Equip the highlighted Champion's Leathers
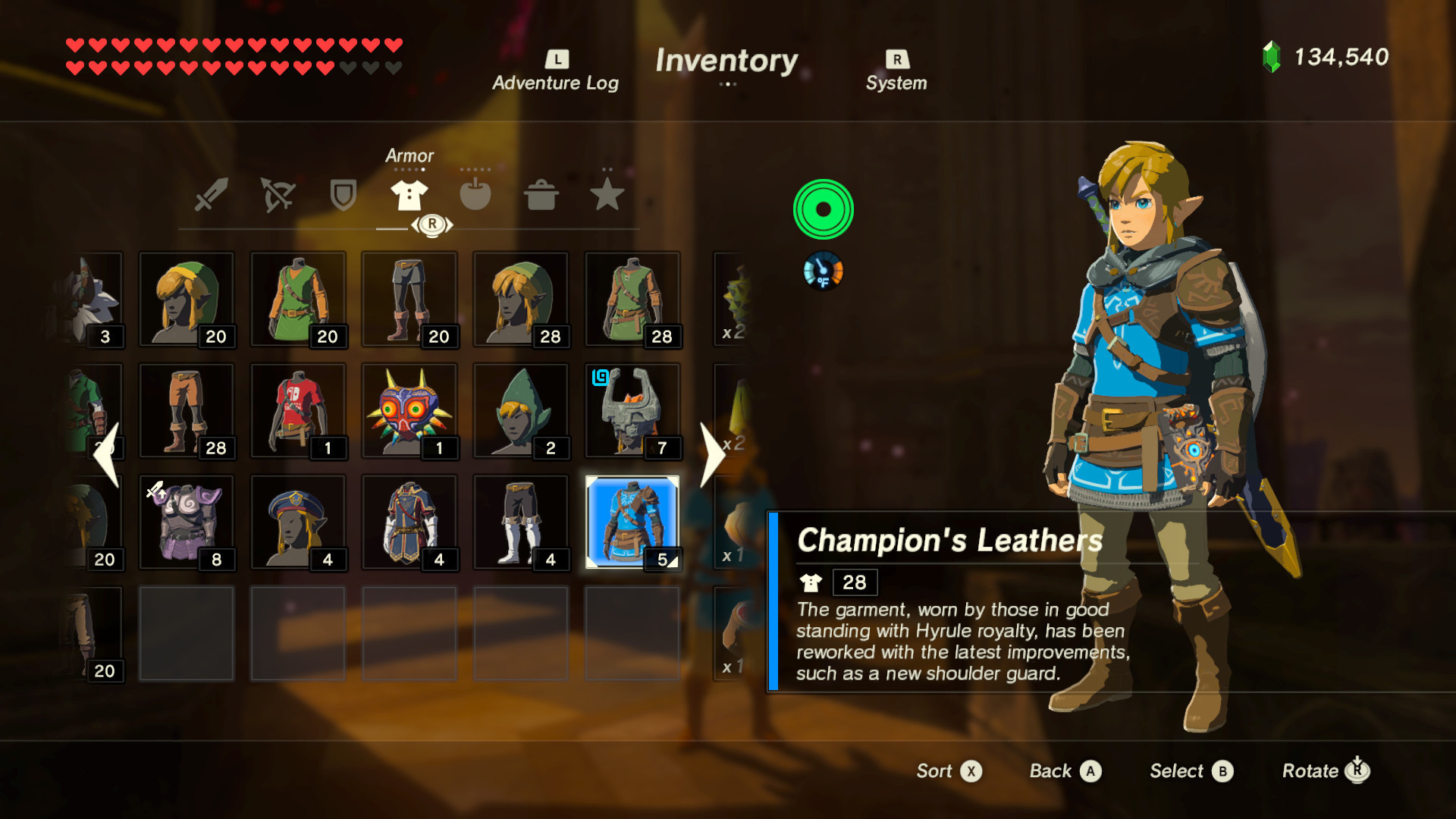 pos(632,522)
